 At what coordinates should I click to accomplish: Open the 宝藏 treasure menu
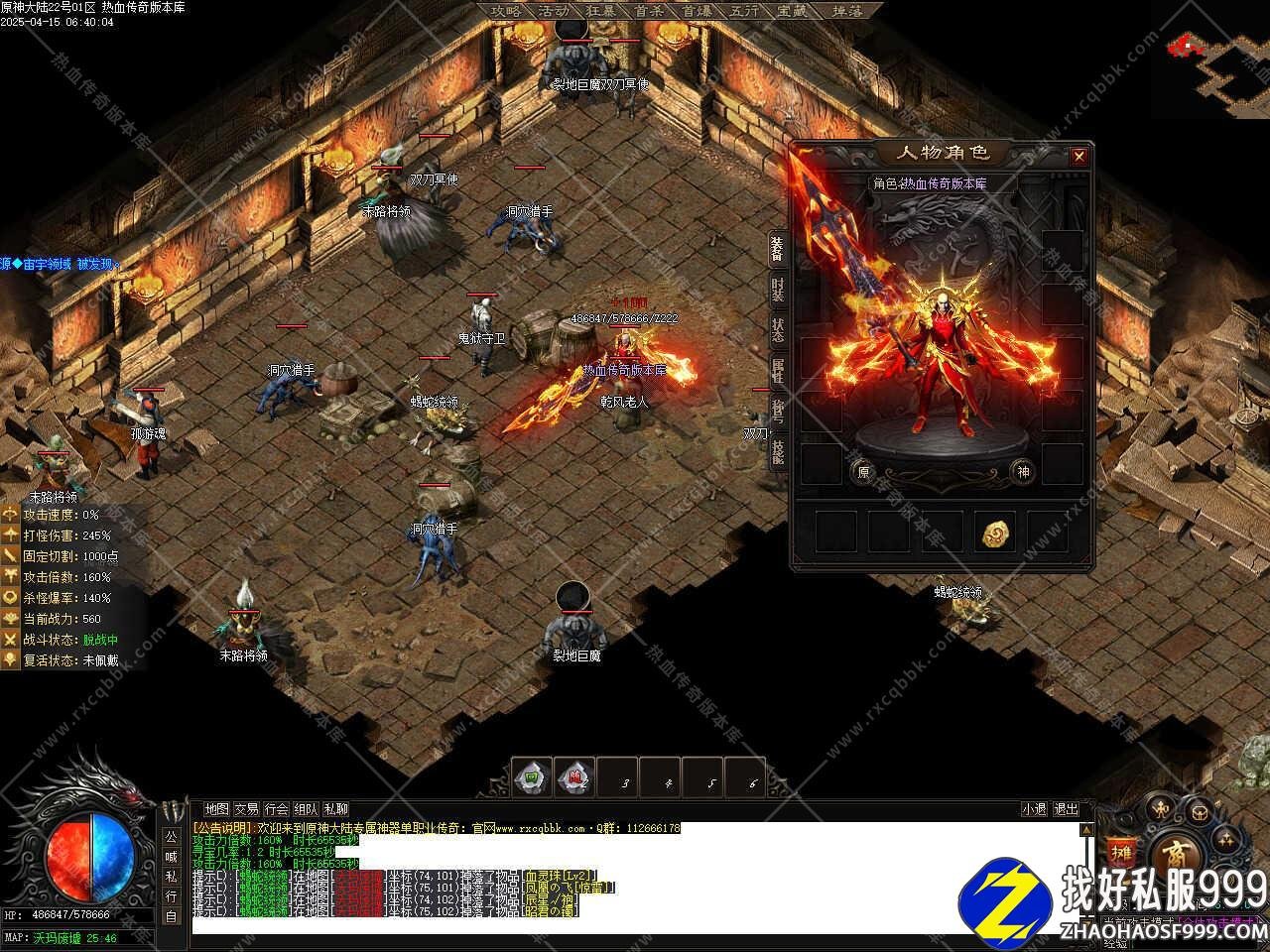coord(792,11)
